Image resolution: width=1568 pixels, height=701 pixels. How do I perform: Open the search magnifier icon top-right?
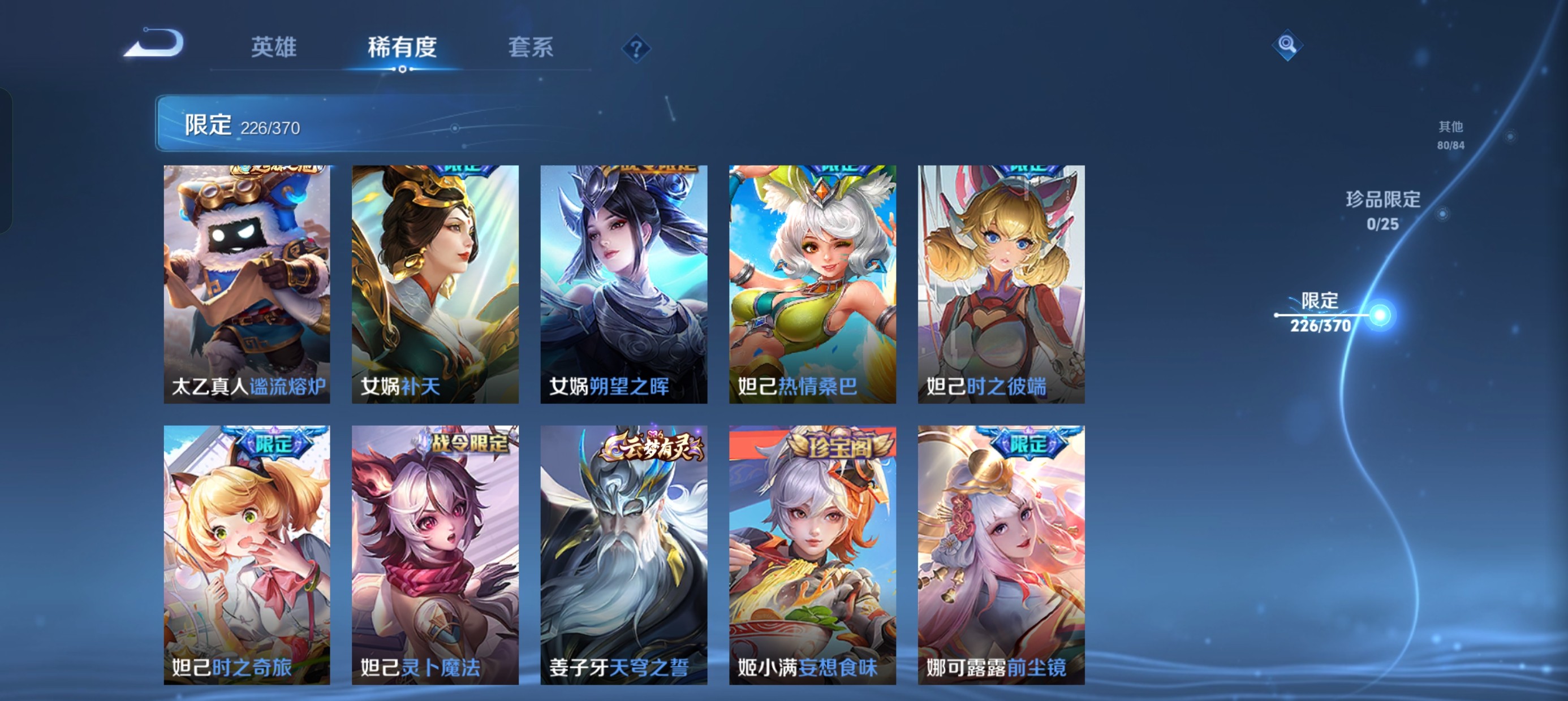click(1286, 45)
